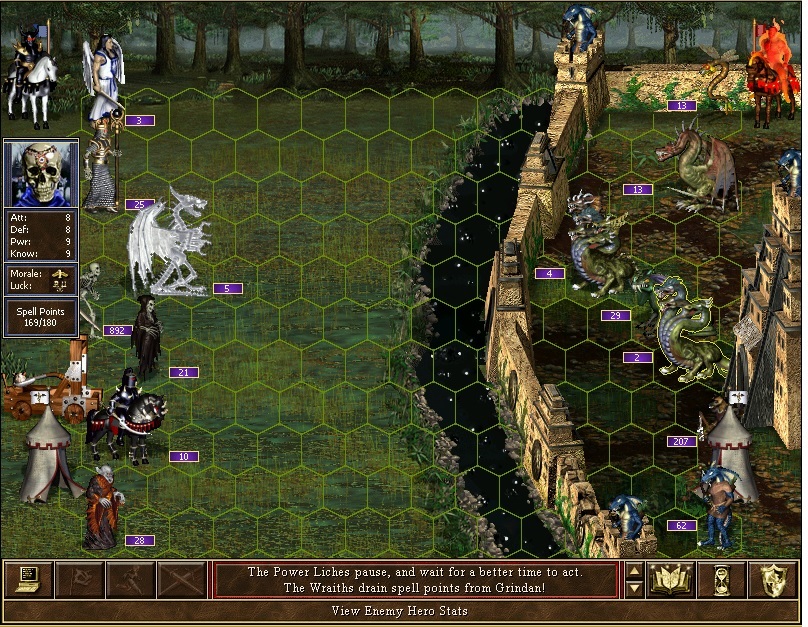Toggle auto-combat crossed swords button
The width and height of the screenshot is (808, 627).
coord(182,579)
